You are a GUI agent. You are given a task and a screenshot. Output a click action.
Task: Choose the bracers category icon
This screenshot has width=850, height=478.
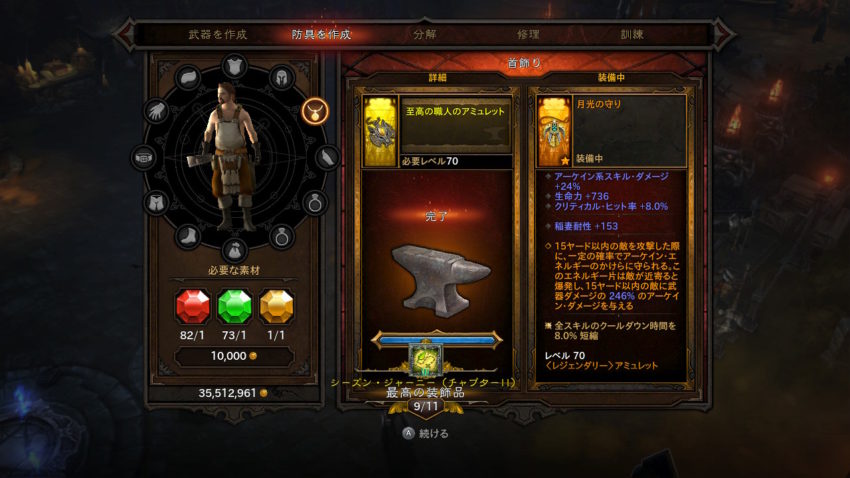tap(327, 157)
